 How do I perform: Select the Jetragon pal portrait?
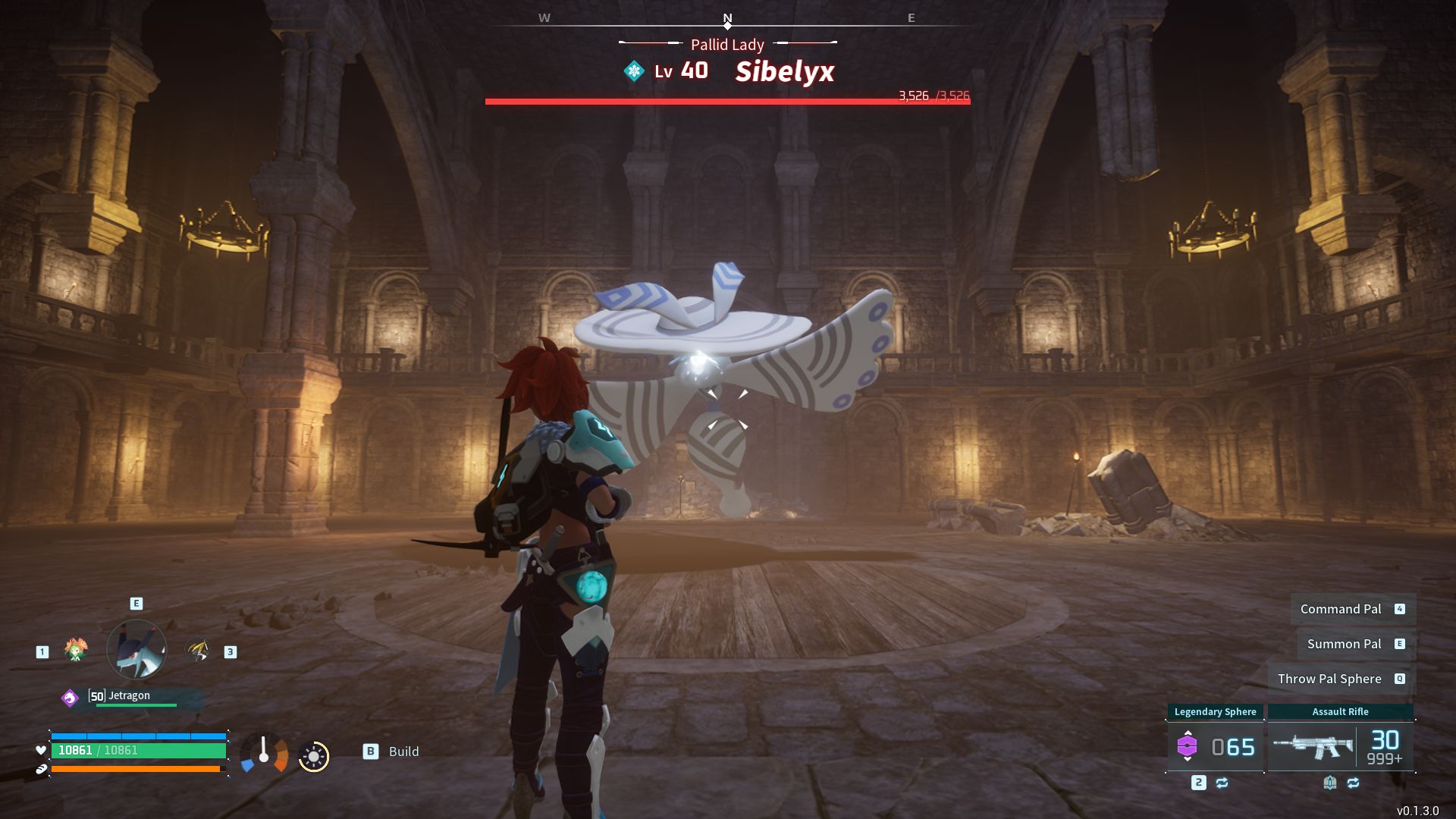click(x=136, y=649)
